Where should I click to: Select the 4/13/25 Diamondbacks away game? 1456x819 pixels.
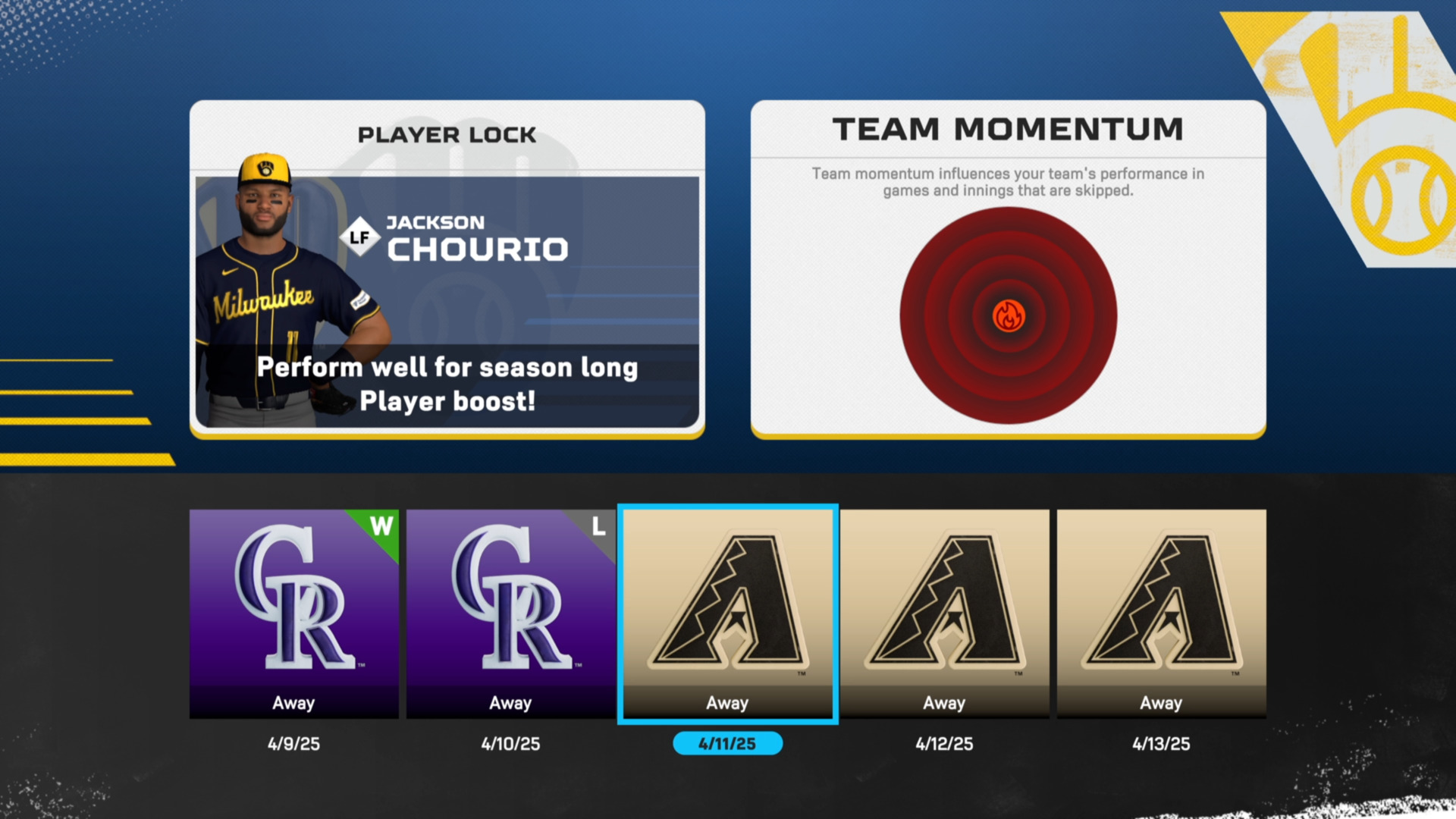[x=1161, y=613]
